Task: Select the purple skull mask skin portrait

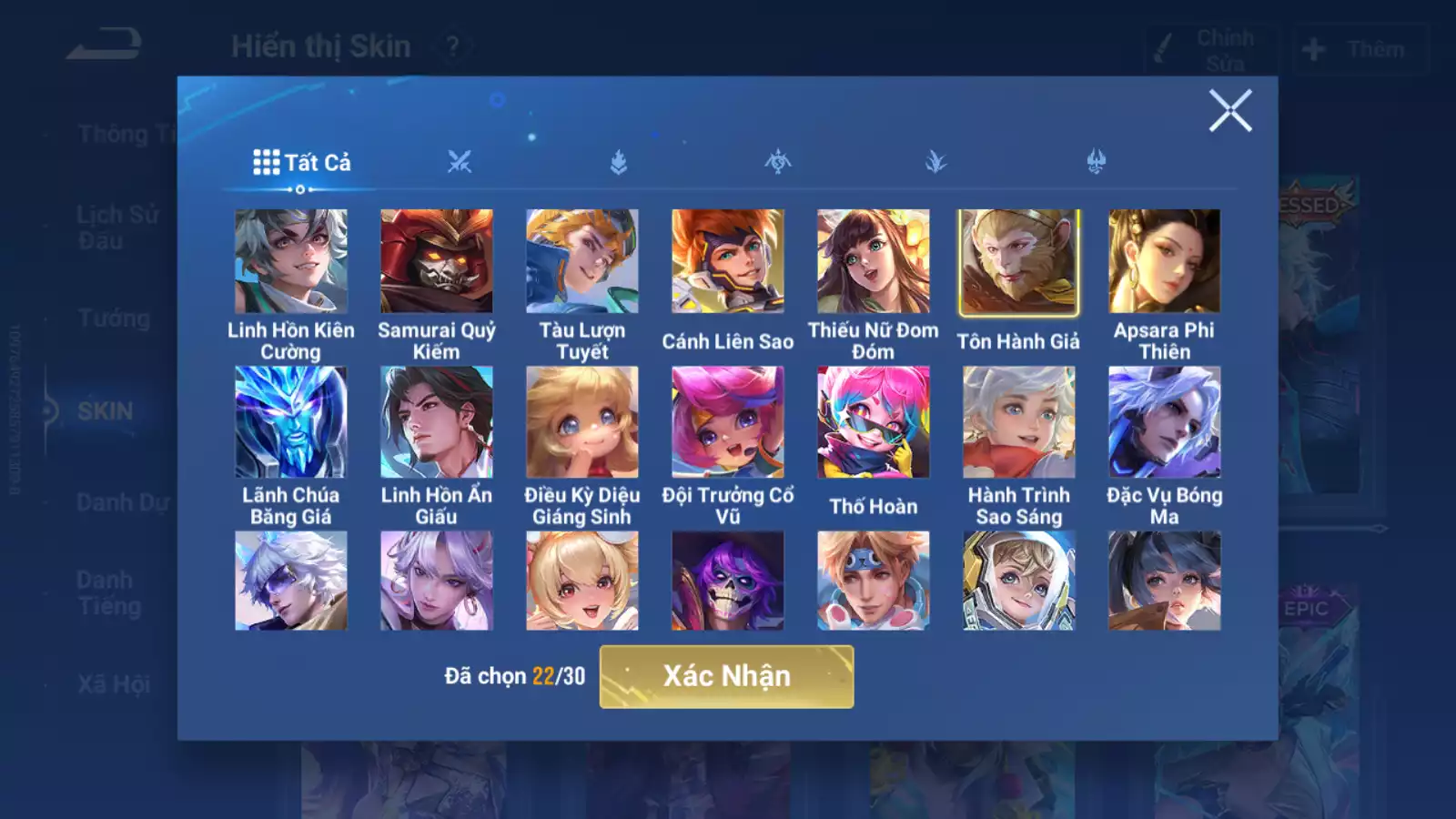Action: click(728, 581)
